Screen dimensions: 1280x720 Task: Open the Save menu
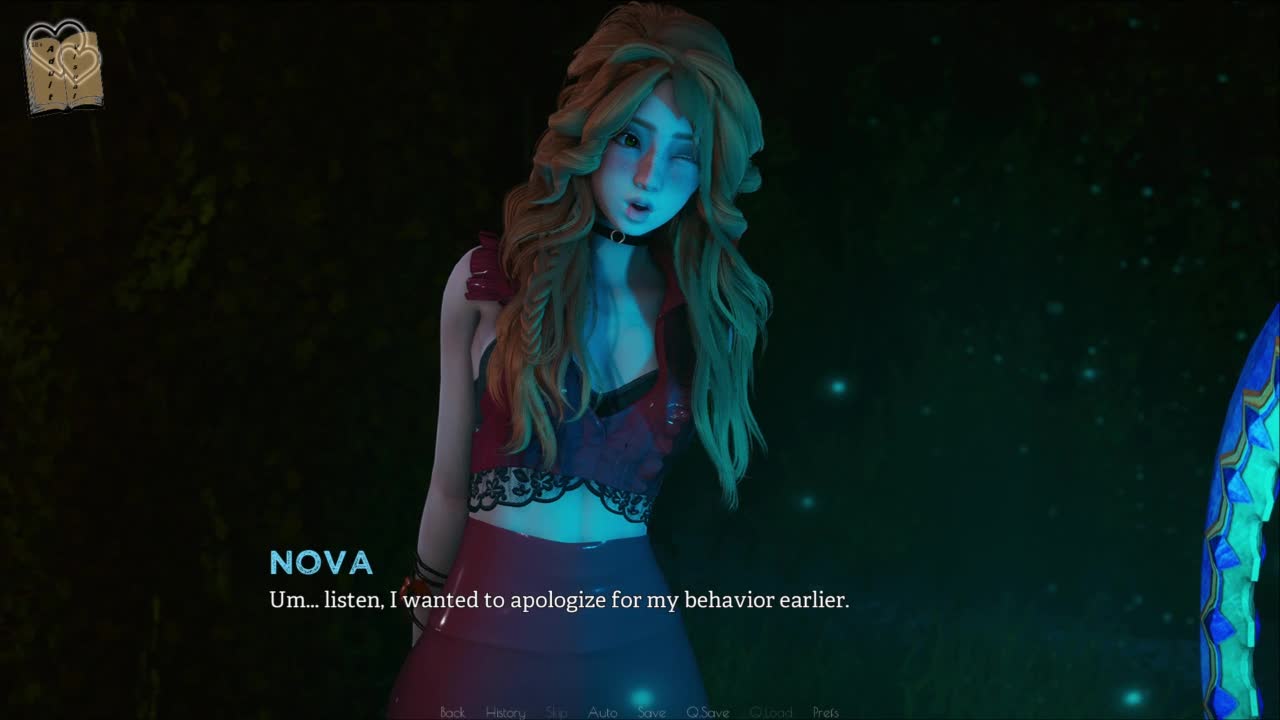tap(651, 712)
